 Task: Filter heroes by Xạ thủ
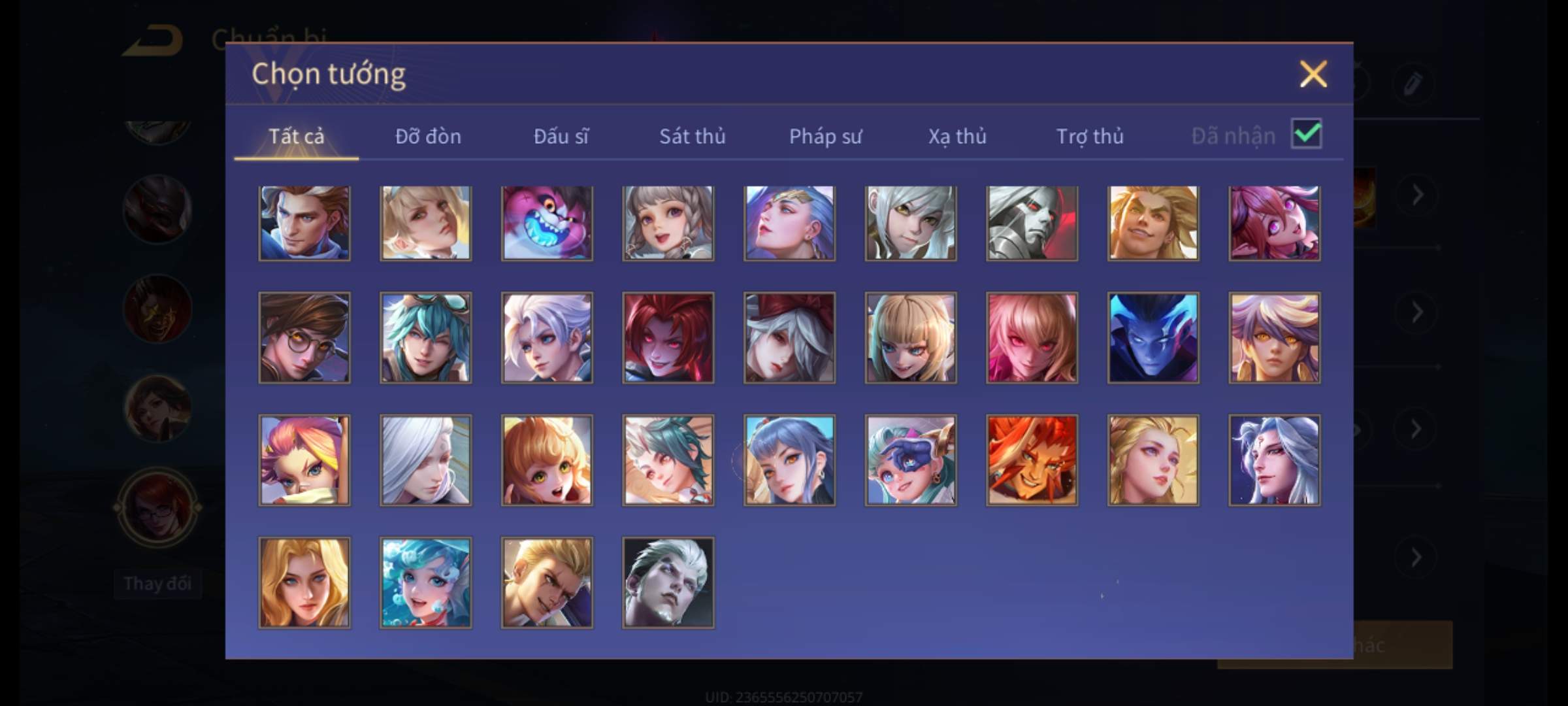point(957,136)
